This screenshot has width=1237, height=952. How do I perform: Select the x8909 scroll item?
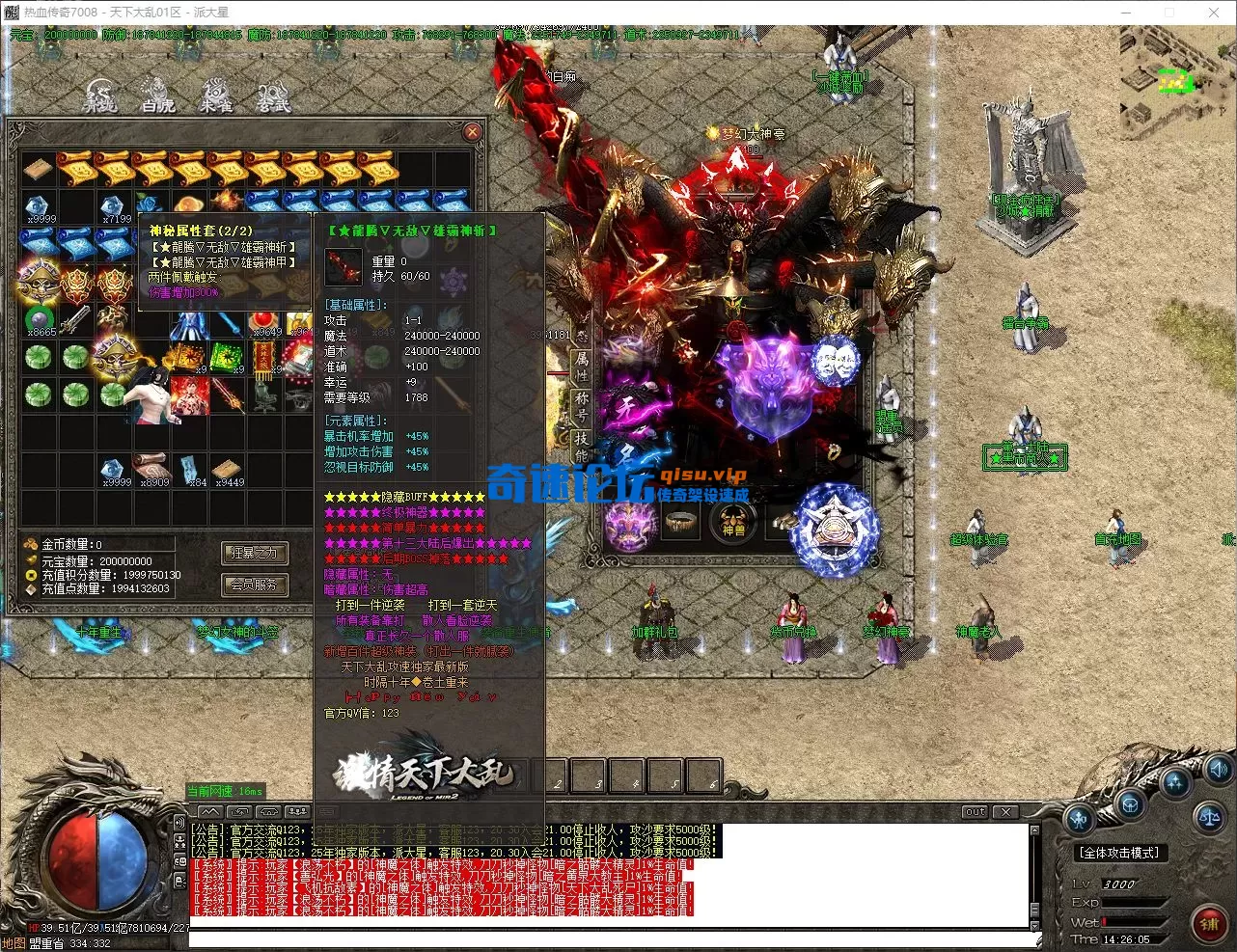(153, 471)
